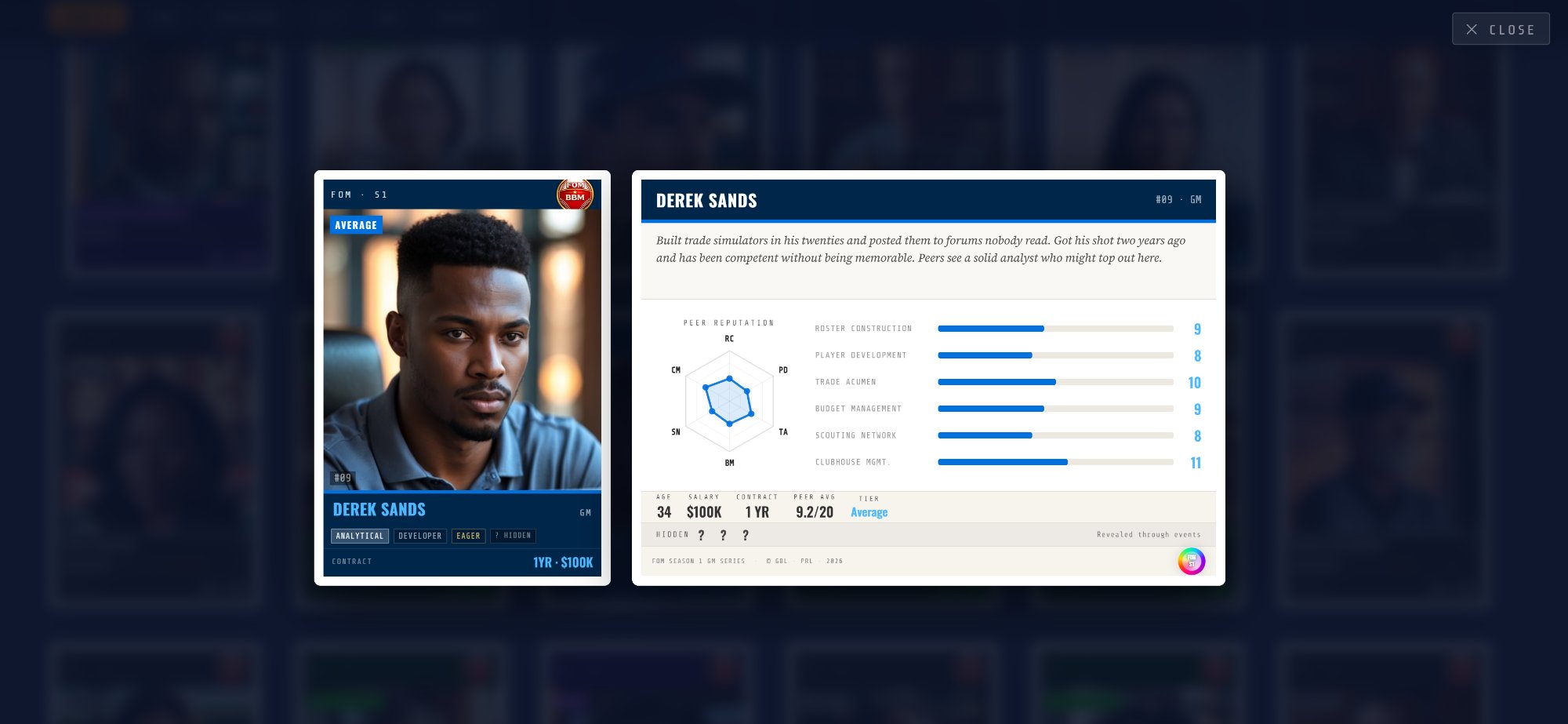Click the Developer trait tag
The height and width of the screenshot is (724, 1568).
(419, 536)
